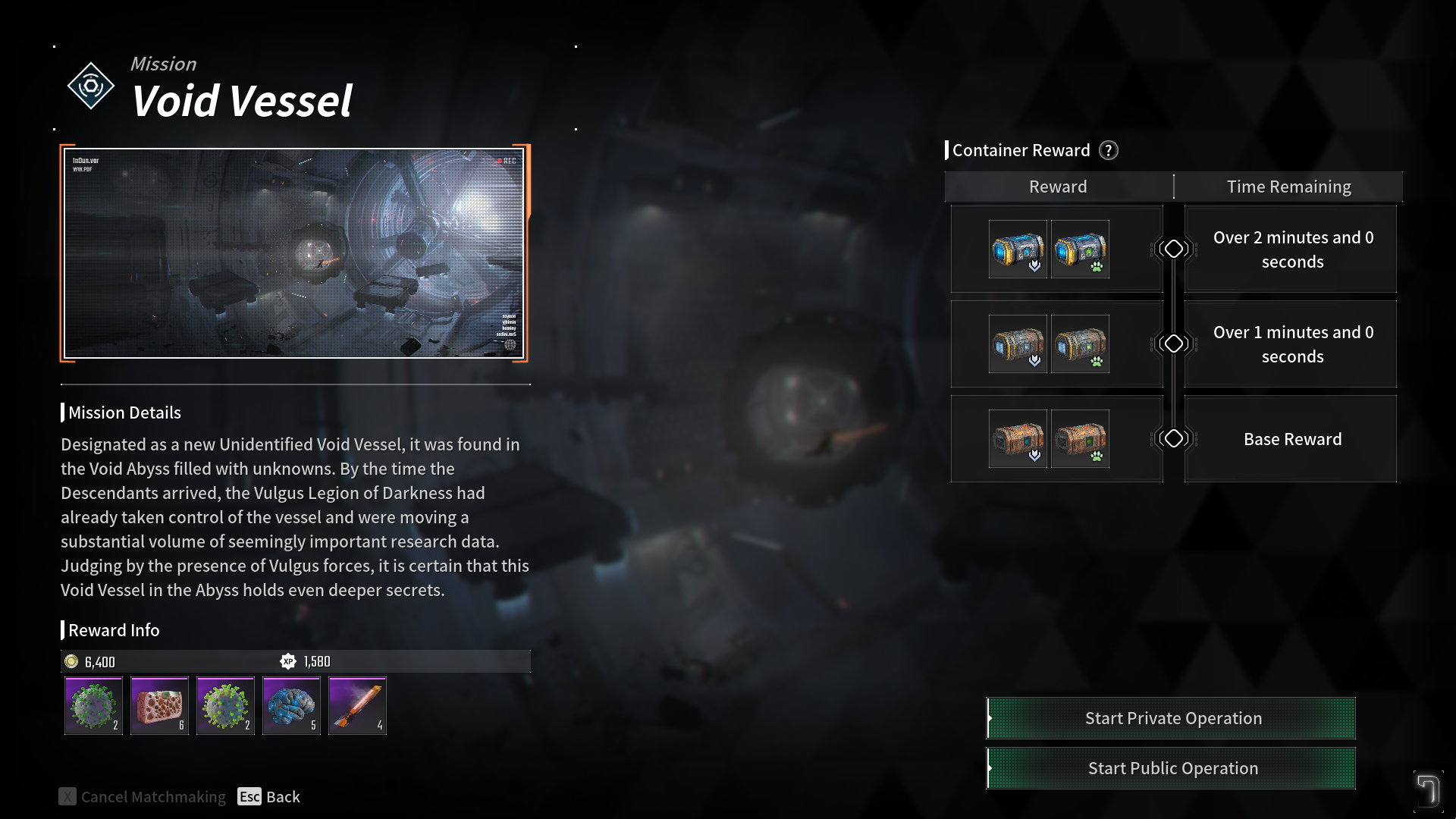Select the blue brain-shaped reward item
This screenshot has height=819, width=1456.
tap(291, 706)
